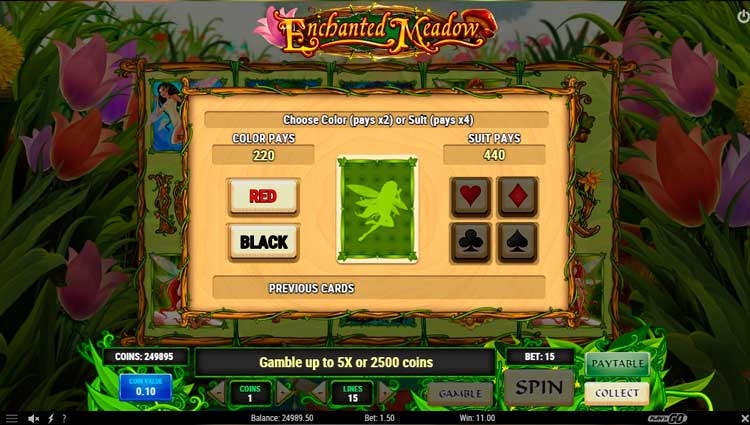Collect the current winnings
This screenshot has width=750, height=425.
click(616, 393)
